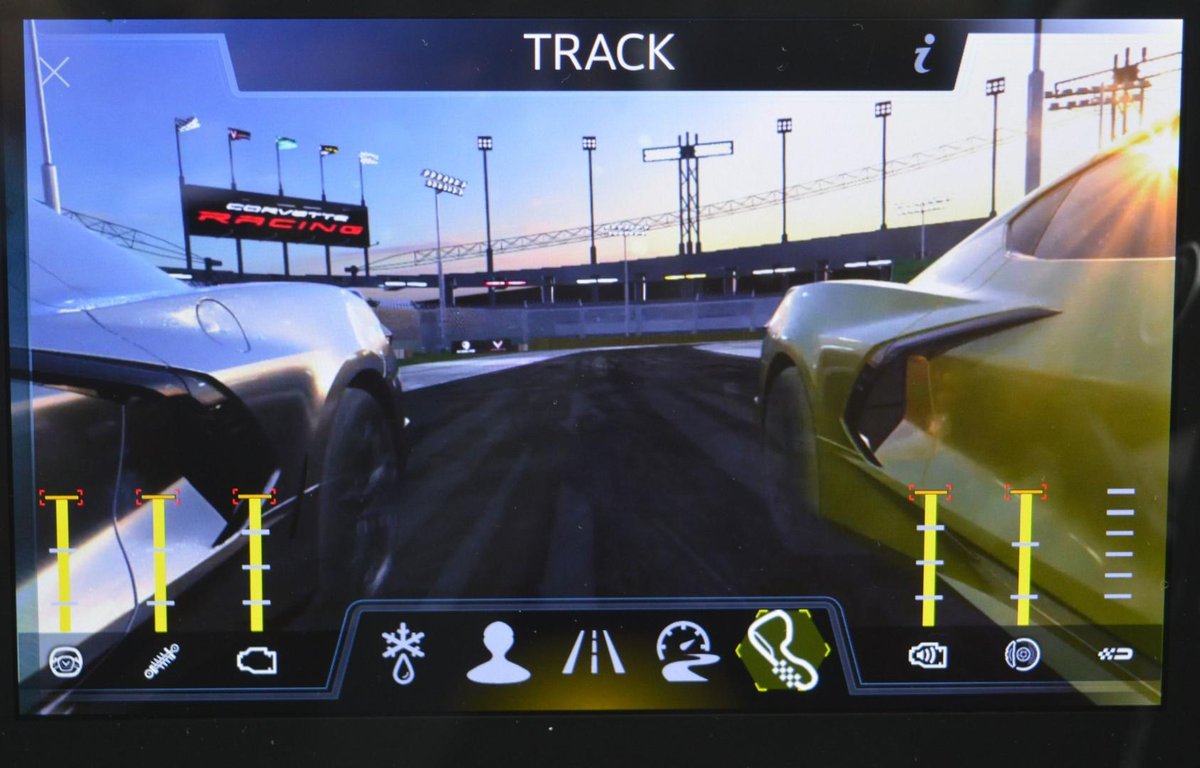Switch to Tour mode road icon
Image resolution: width=1200 pixels, height=768 pixels.
click(x=593, y=653)
